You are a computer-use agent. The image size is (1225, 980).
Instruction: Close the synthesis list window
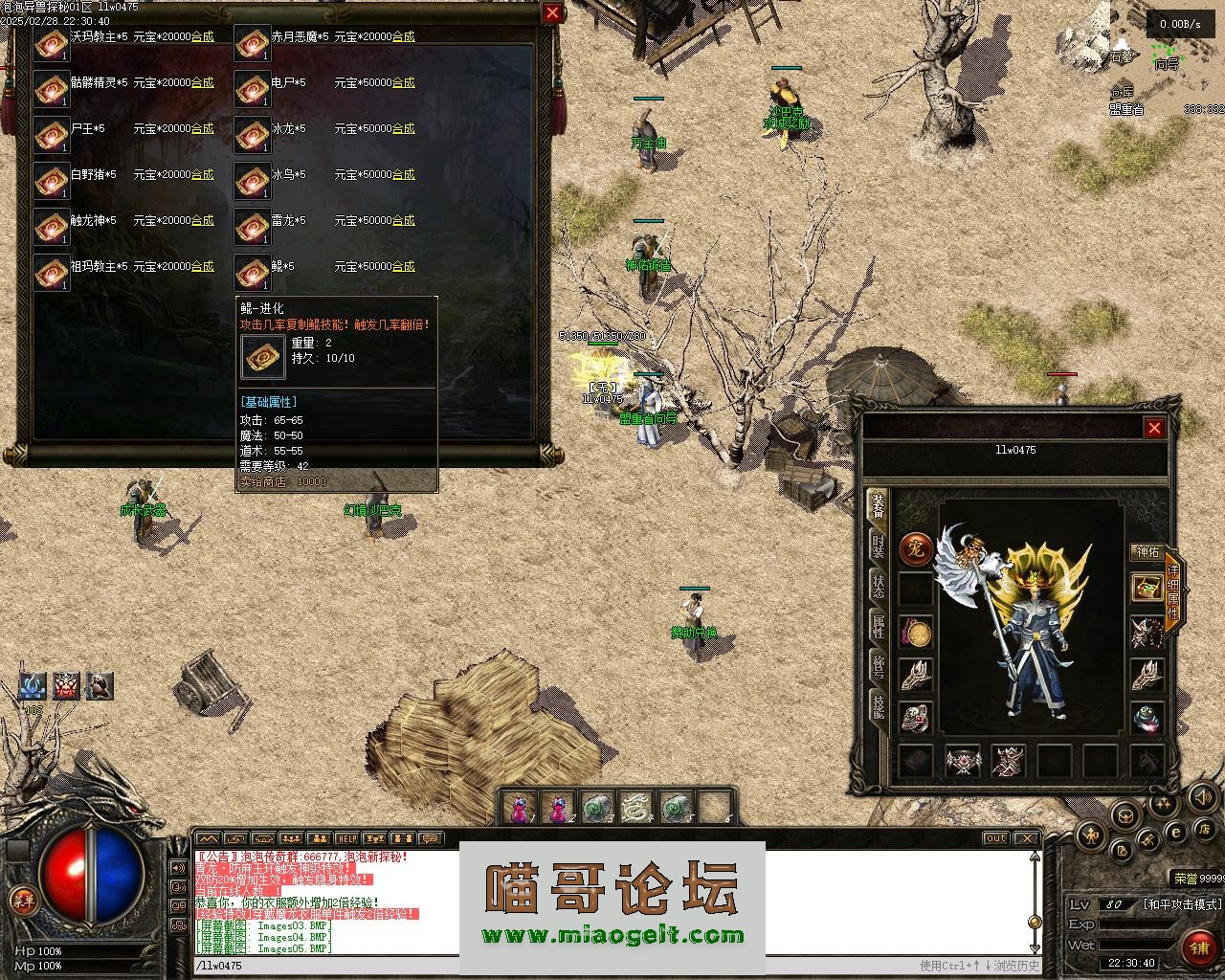coord(552,12)
